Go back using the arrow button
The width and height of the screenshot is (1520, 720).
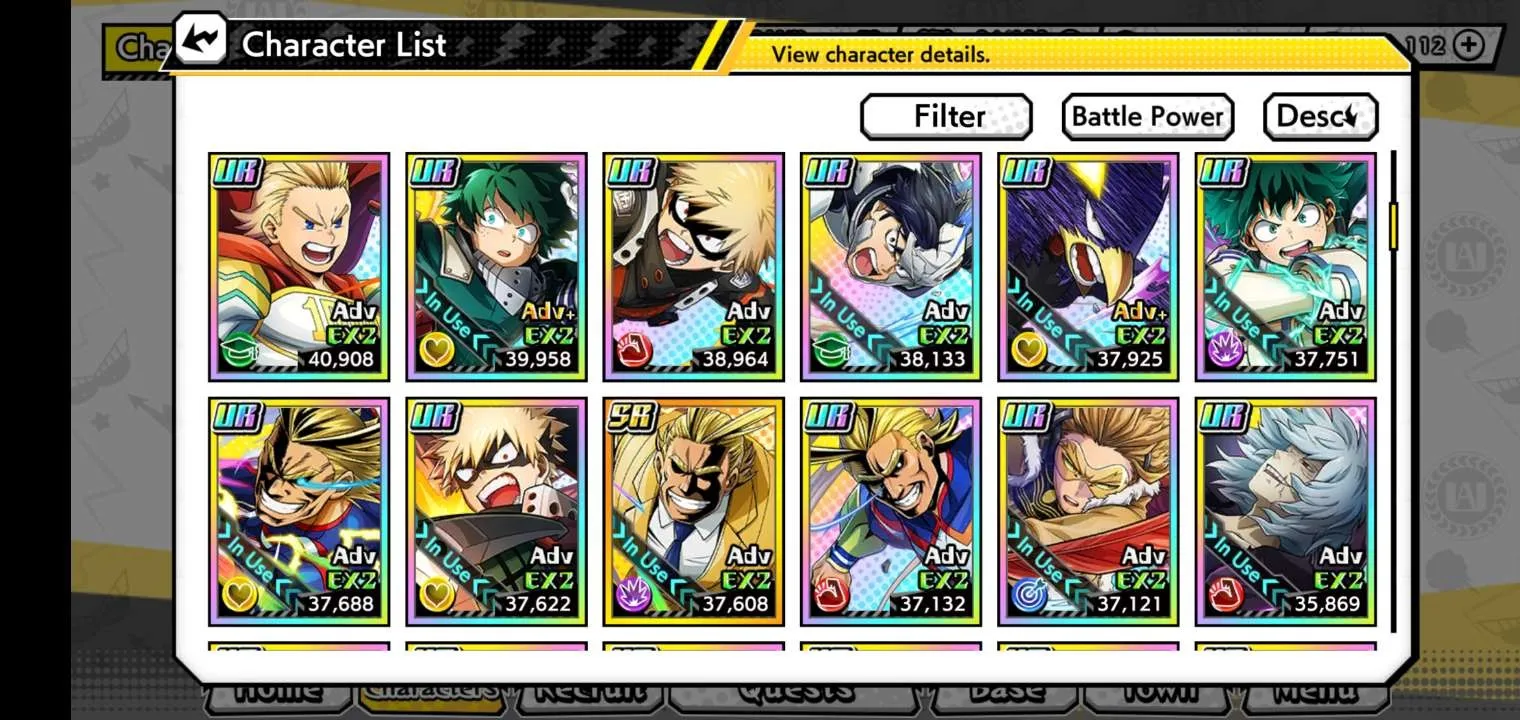point(201,40)
